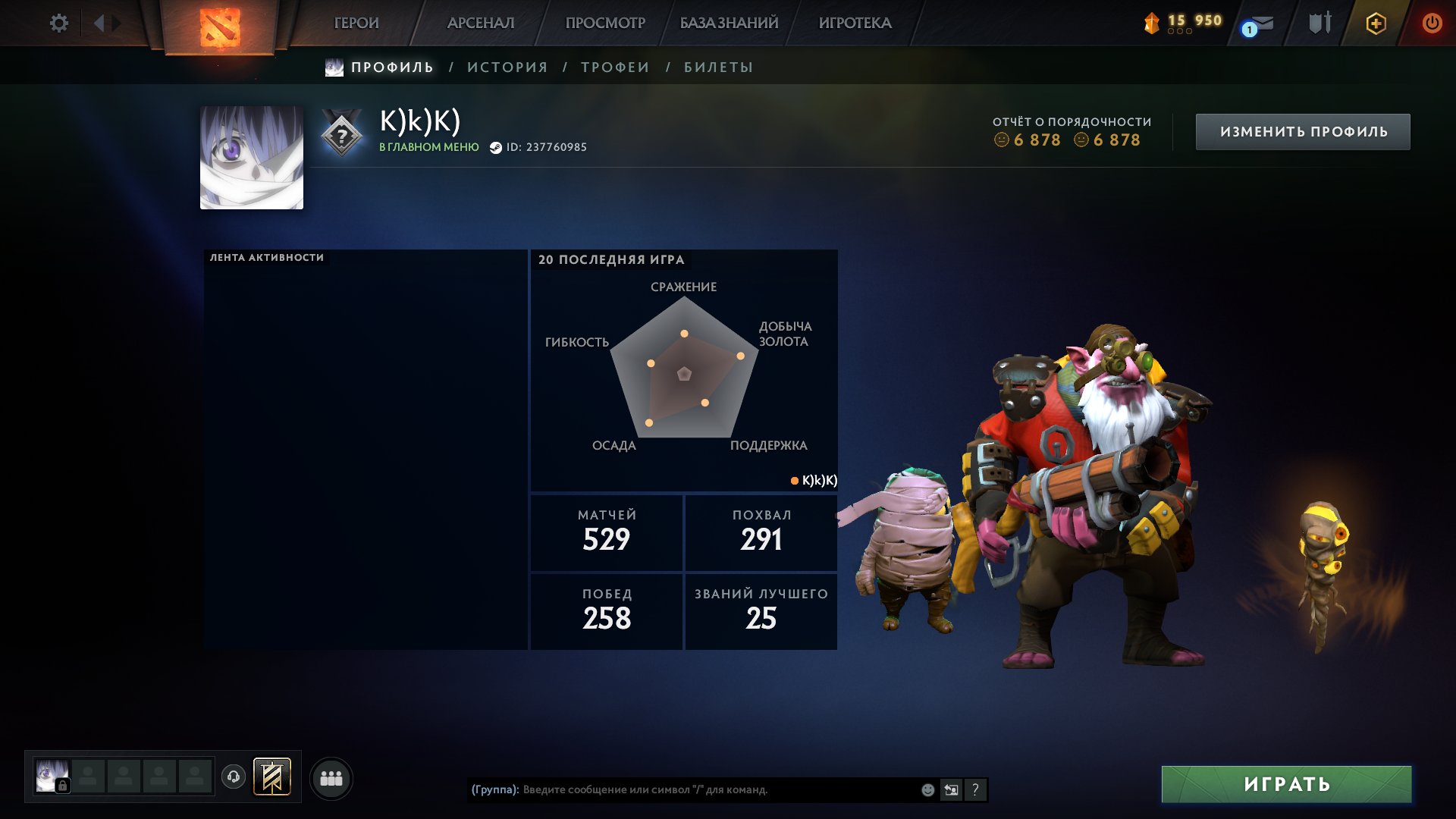The height and width of the screenshot is (819, 1456).
Task: Click the Dota Plus hexagon icon
Action: (1376, 23)
